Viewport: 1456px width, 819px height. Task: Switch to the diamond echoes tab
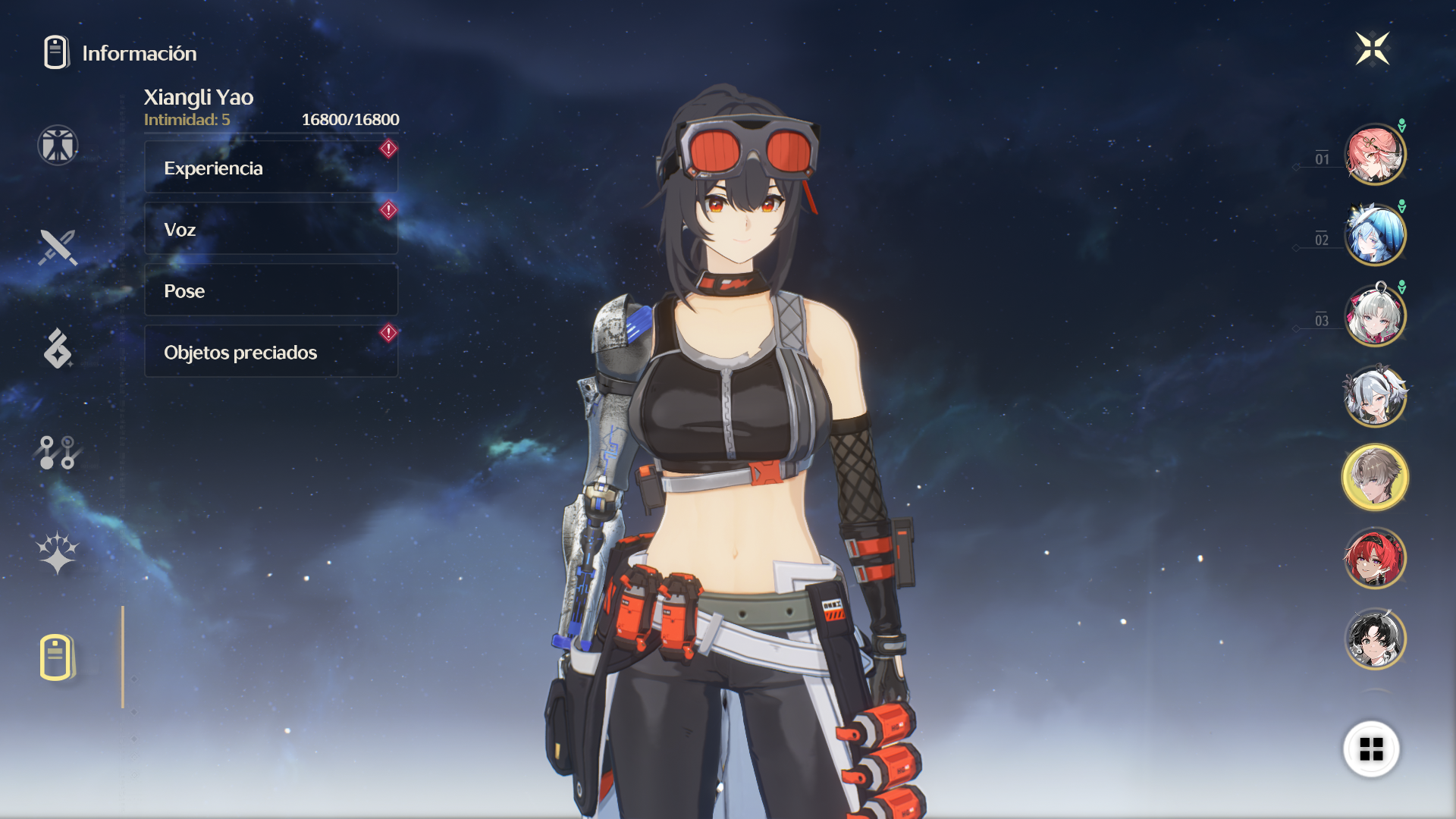(58, 349)
